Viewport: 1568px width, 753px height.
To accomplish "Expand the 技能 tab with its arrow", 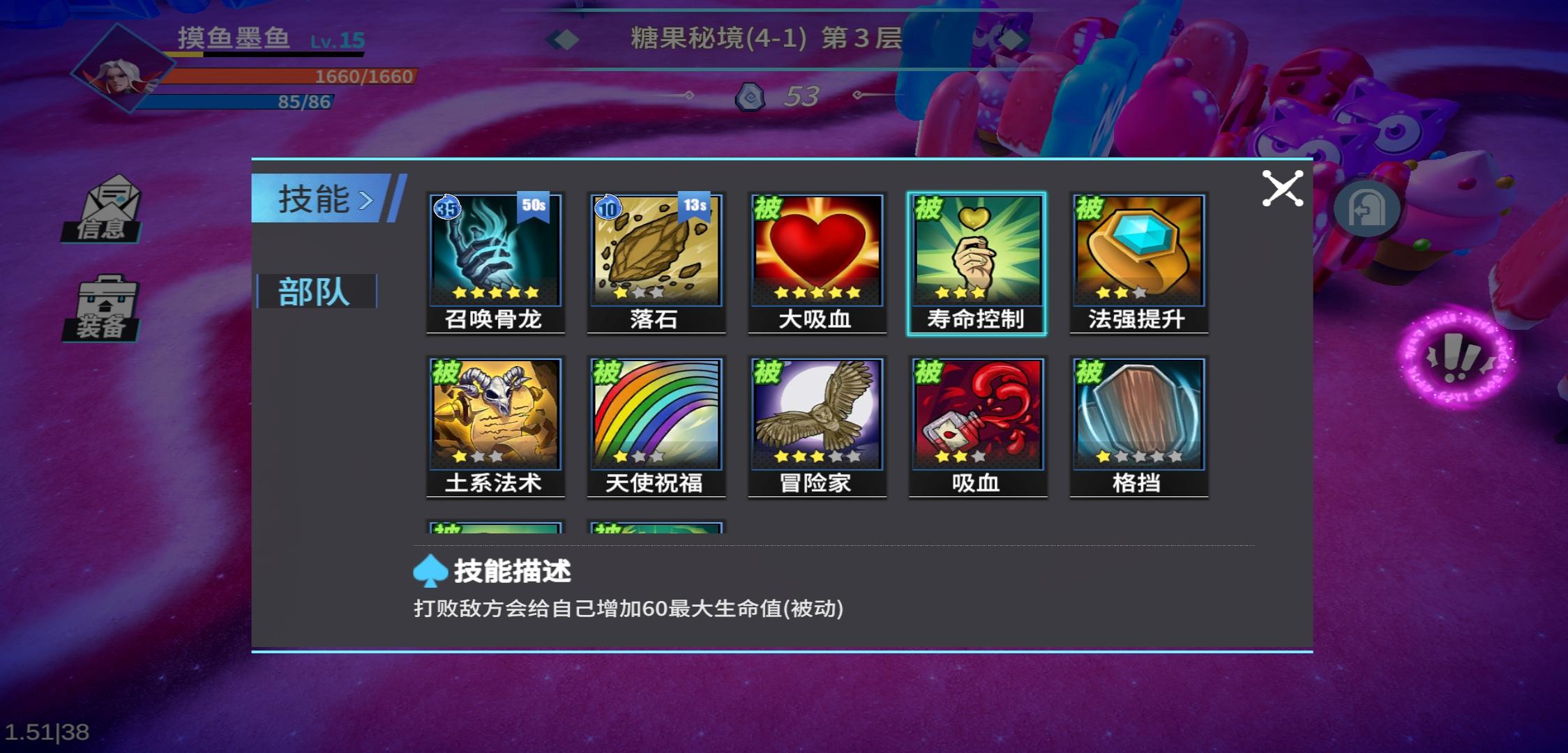I will click(366, 199).
